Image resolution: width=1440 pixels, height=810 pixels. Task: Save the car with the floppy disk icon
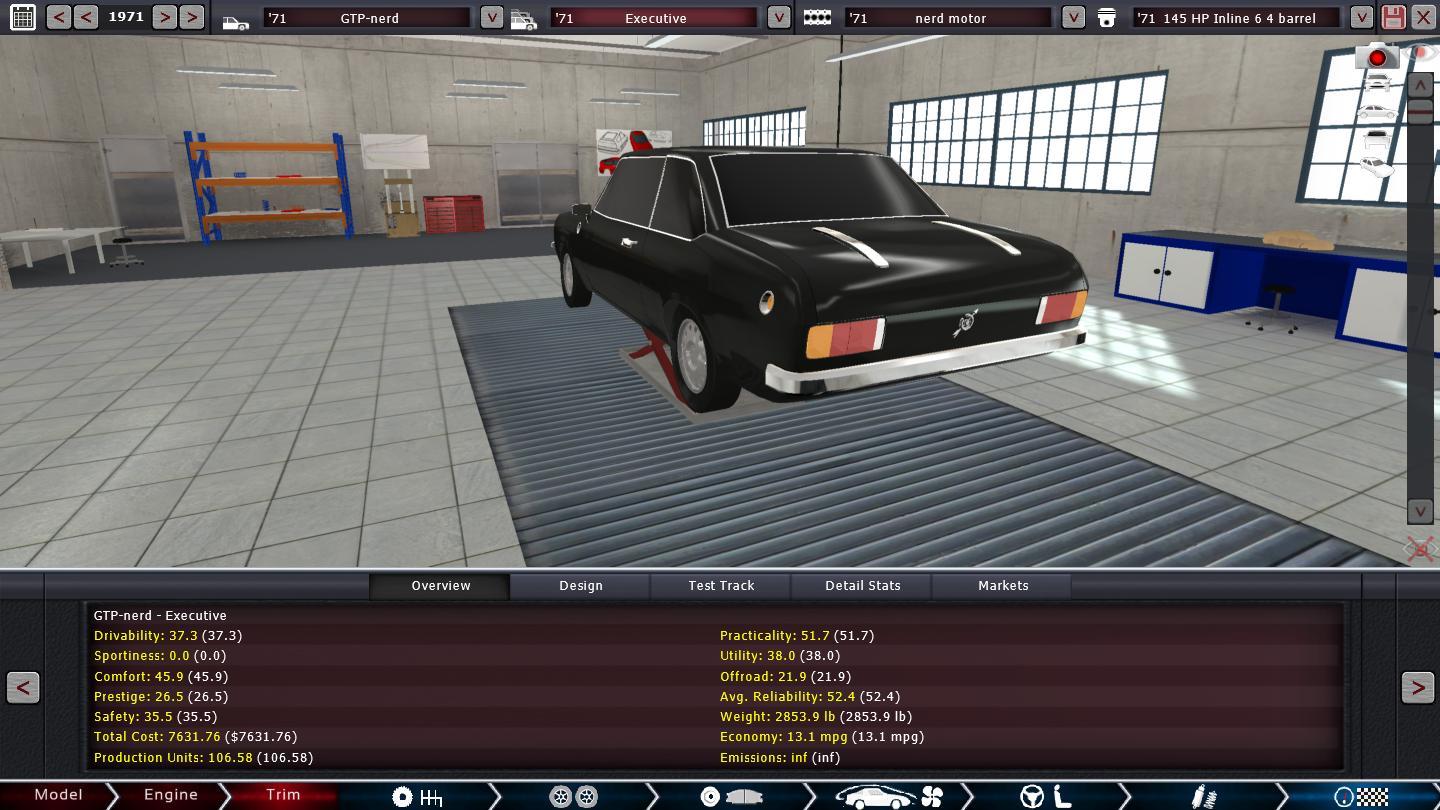pos(1393,17)
